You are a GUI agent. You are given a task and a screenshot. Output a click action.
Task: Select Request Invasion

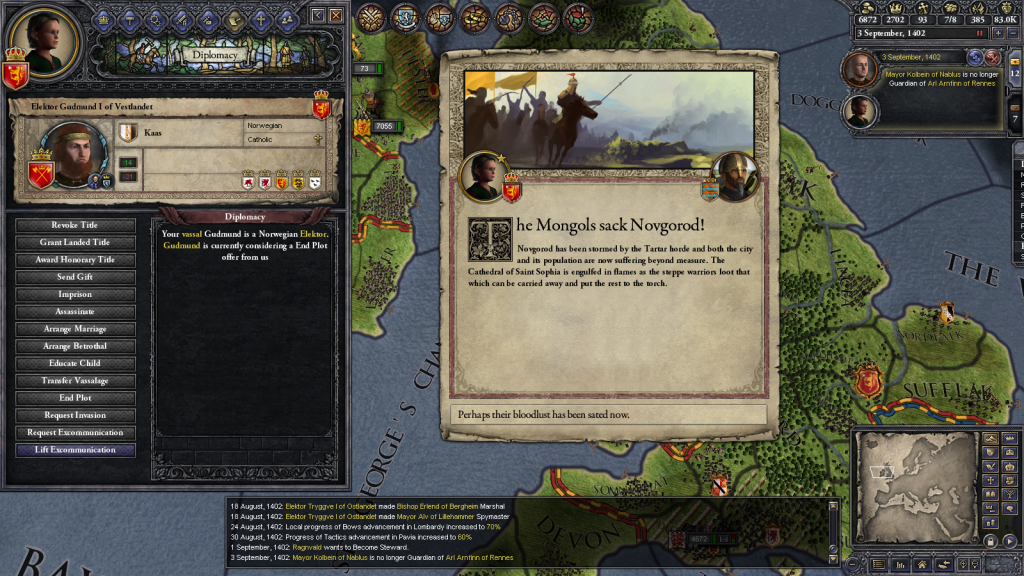(x=75, y=415)
